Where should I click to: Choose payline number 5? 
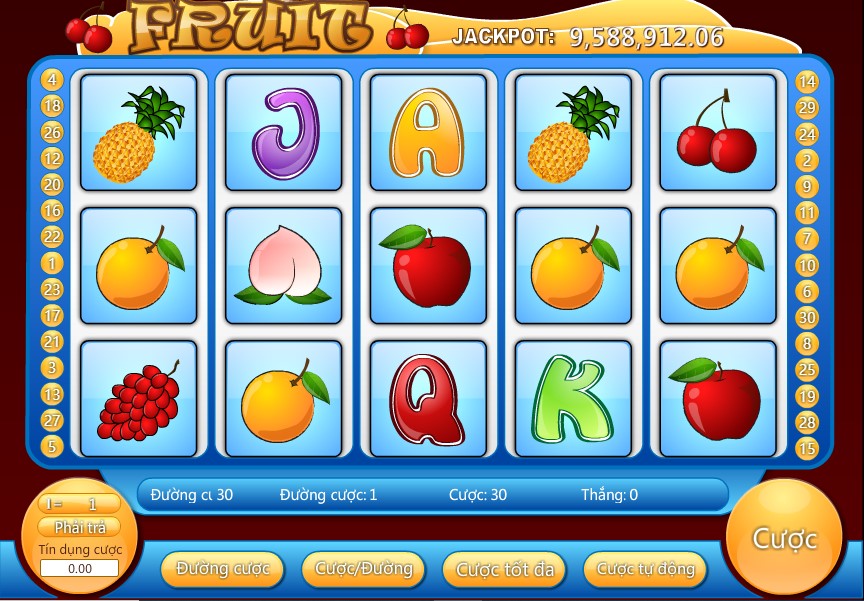[52, 446]
